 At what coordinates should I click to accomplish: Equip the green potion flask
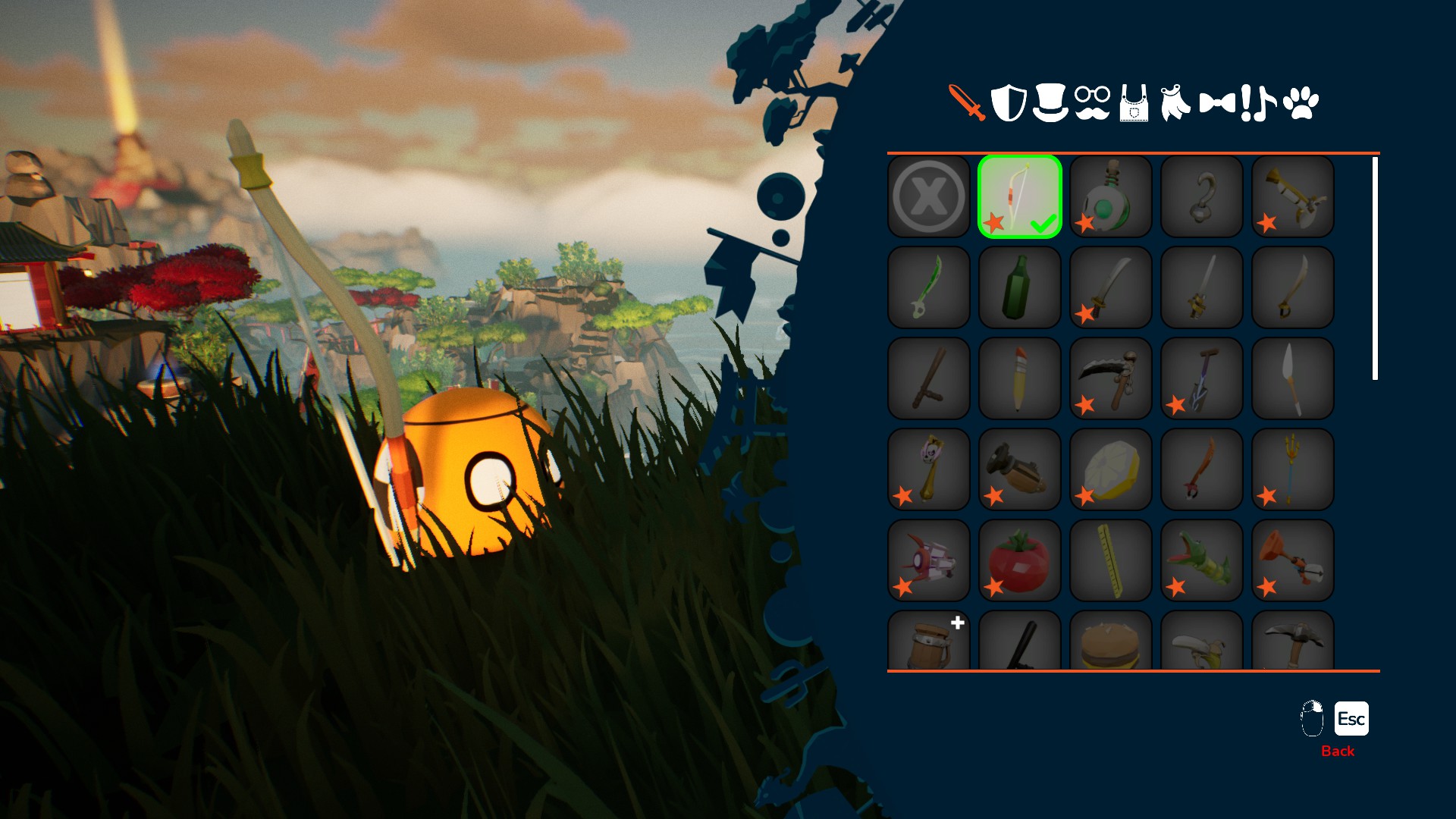pyautogui.click(x=1111, y=196)
